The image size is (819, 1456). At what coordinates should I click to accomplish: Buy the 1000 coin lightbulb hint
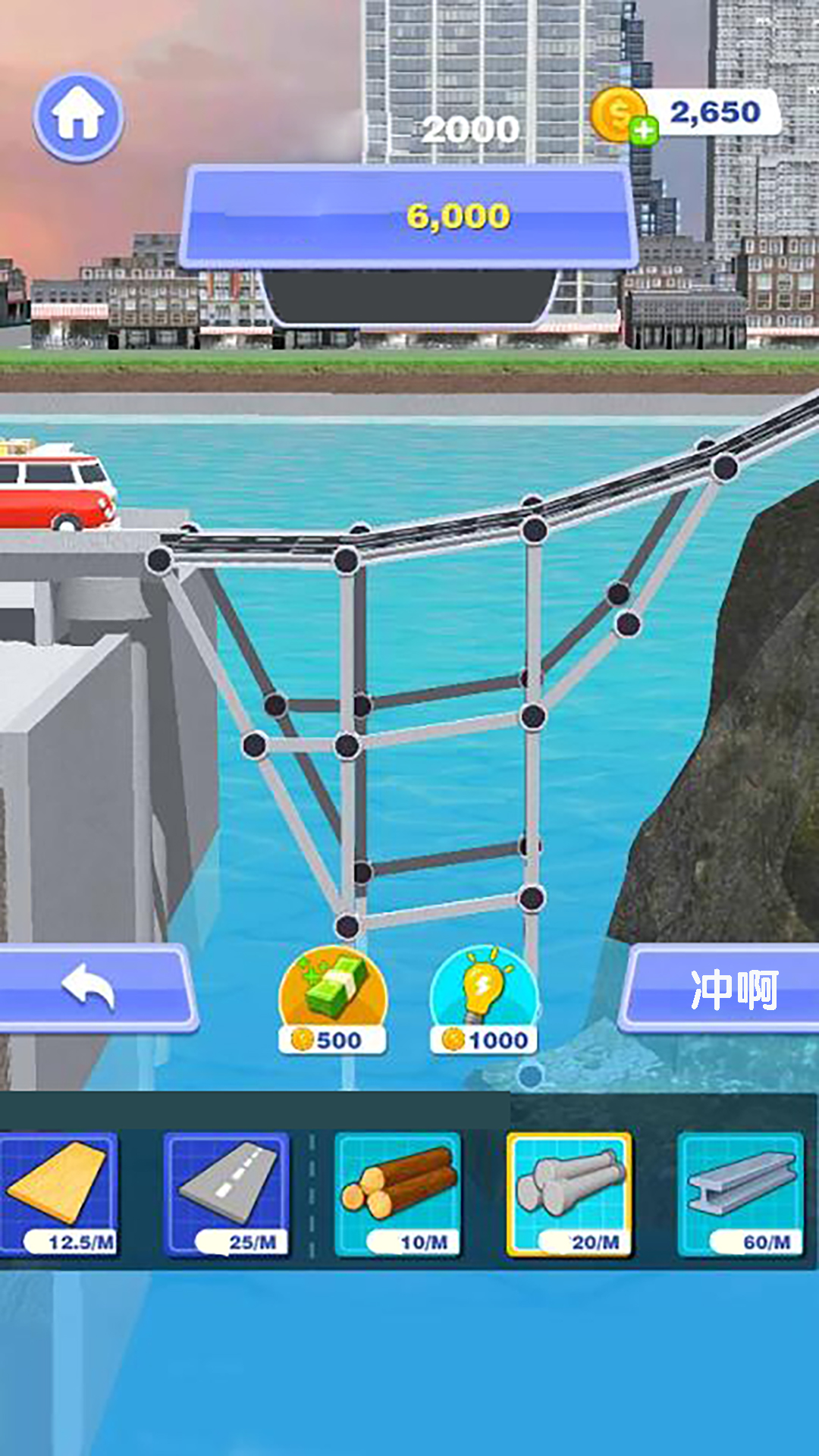484,1001
